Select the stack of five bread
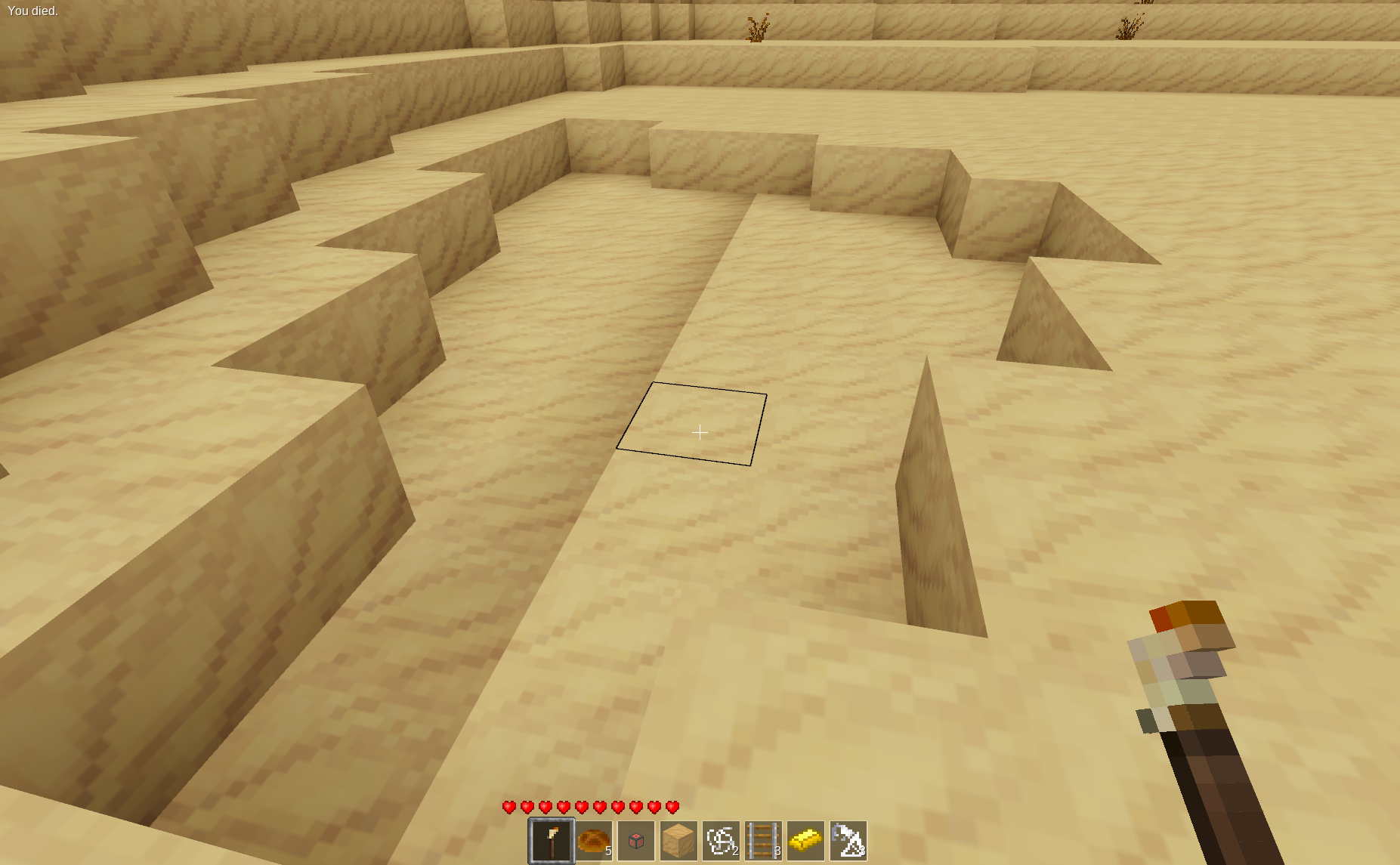Viewport: 1400px width, 865px height. click(x=594, y=839)
